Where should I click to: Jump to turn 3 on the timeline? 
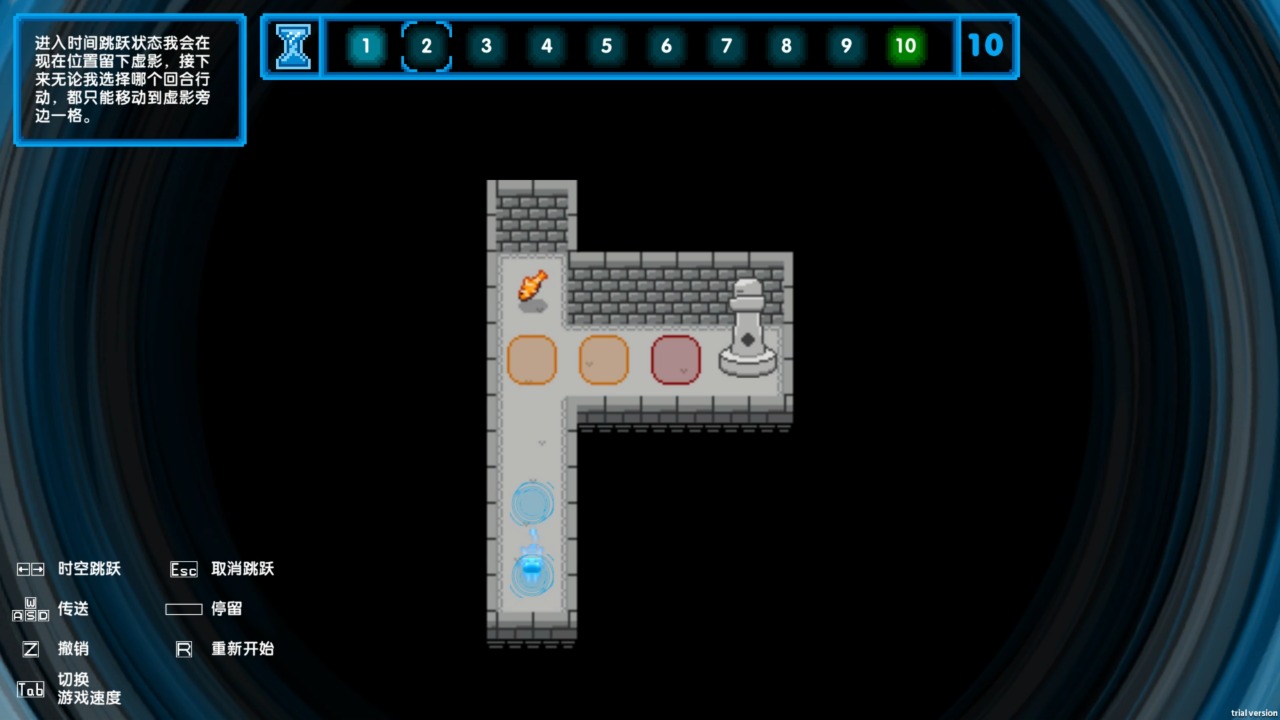[486, 46]
